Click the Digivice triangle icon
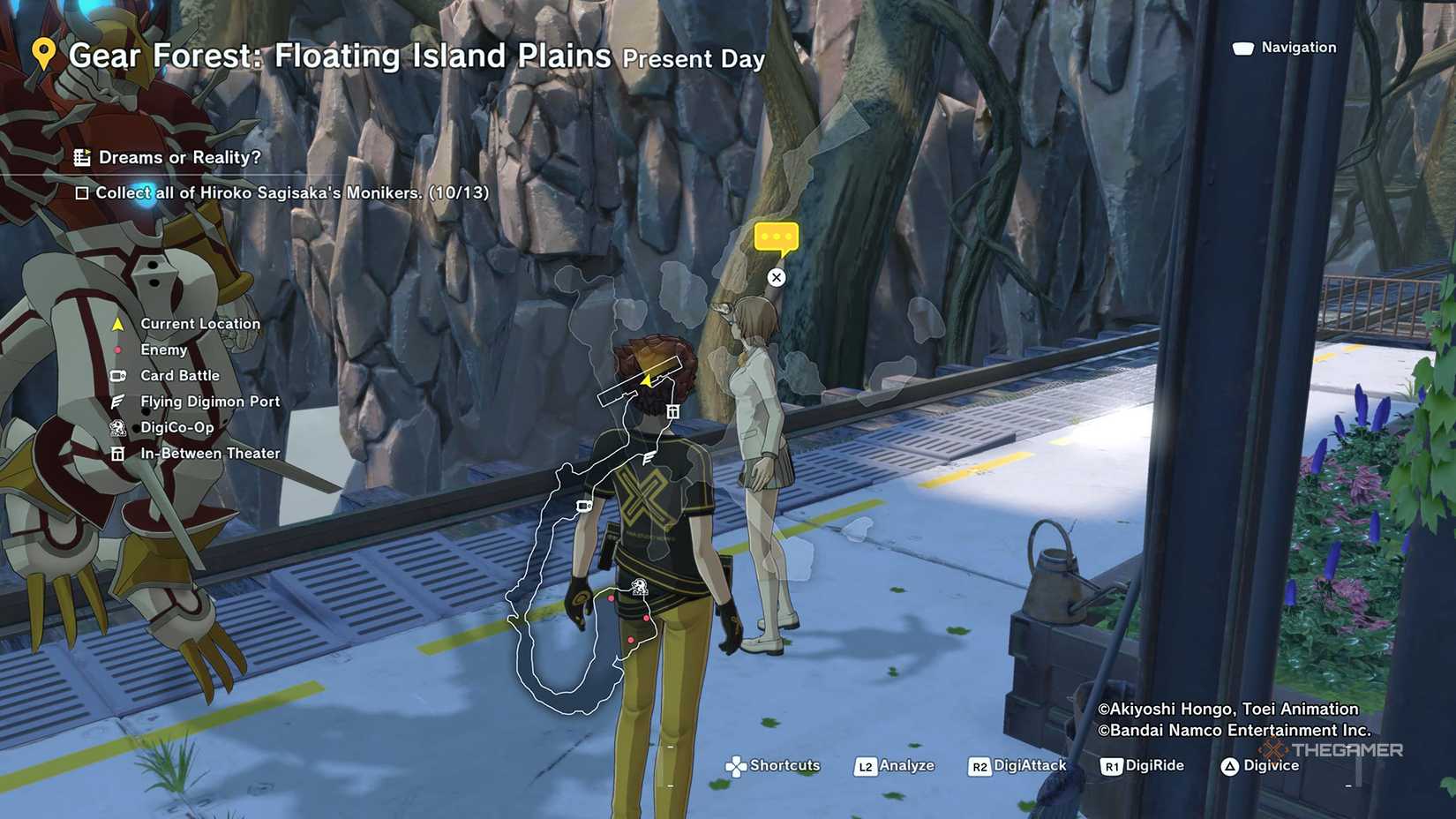This screenshot has width=1456, height=819. tap(1231, 765)
